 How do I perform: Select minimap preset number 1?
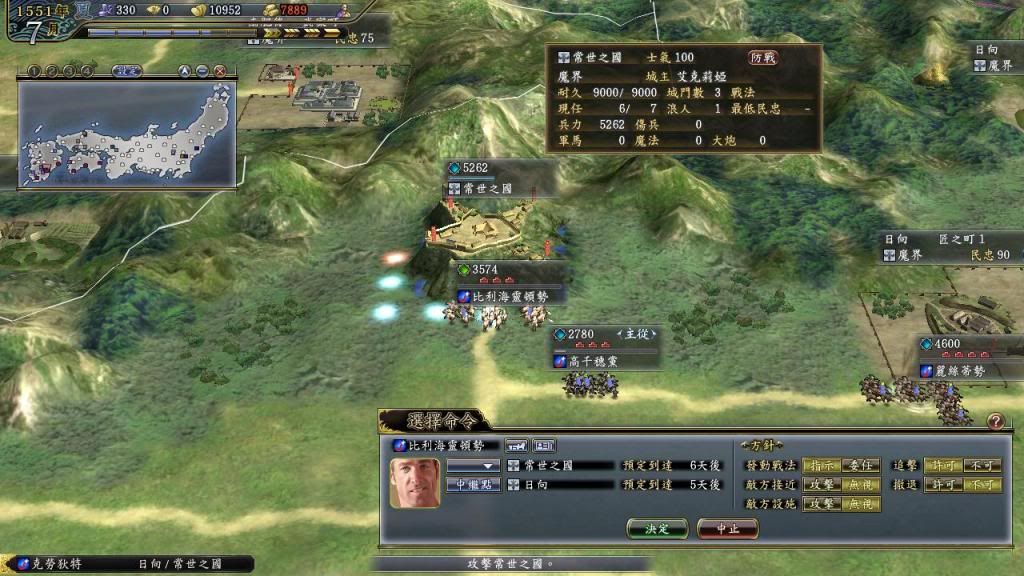(x=33, y=71)
